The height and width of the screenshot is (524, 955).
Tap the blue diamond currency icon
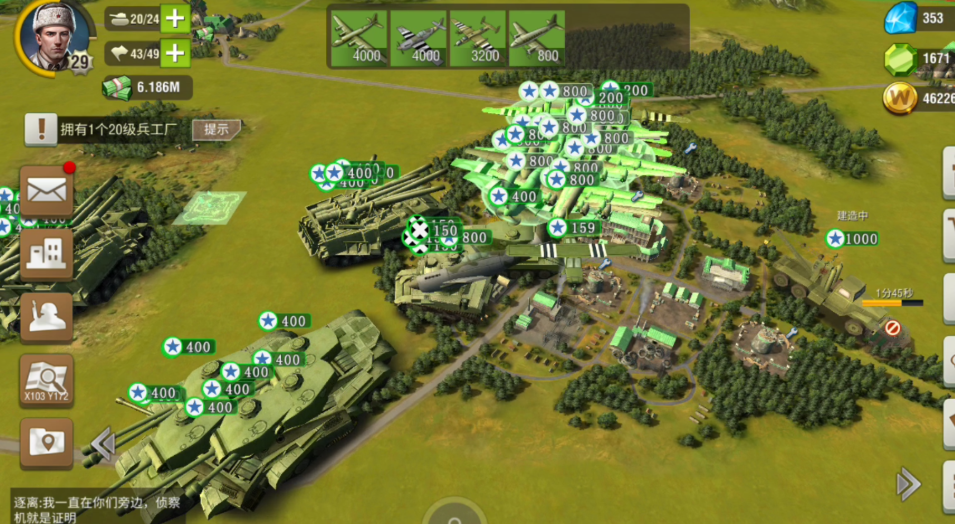(x=900, y=18)
